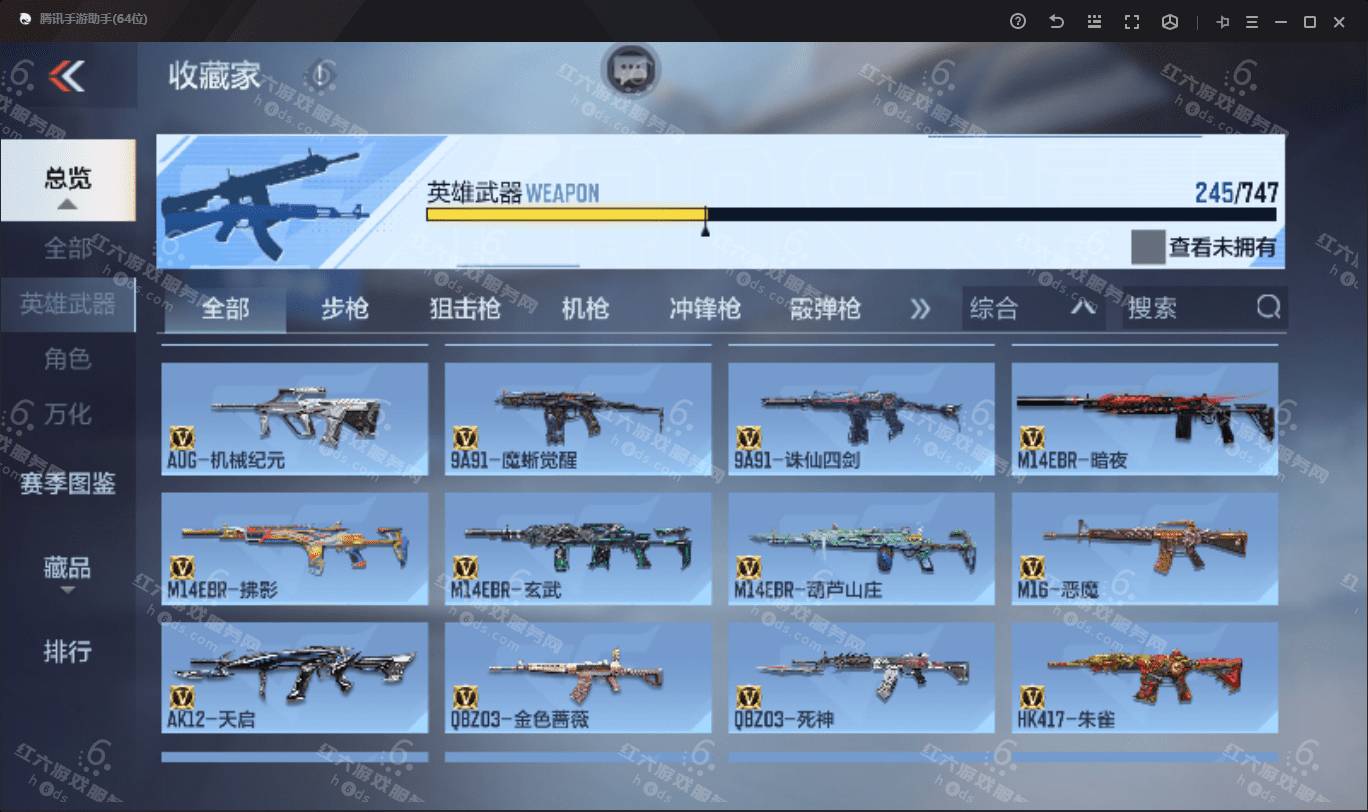Show the 机枪 machine gun tab
Viewport: 1368px width, 812px height.
click(x=585, y=309)
